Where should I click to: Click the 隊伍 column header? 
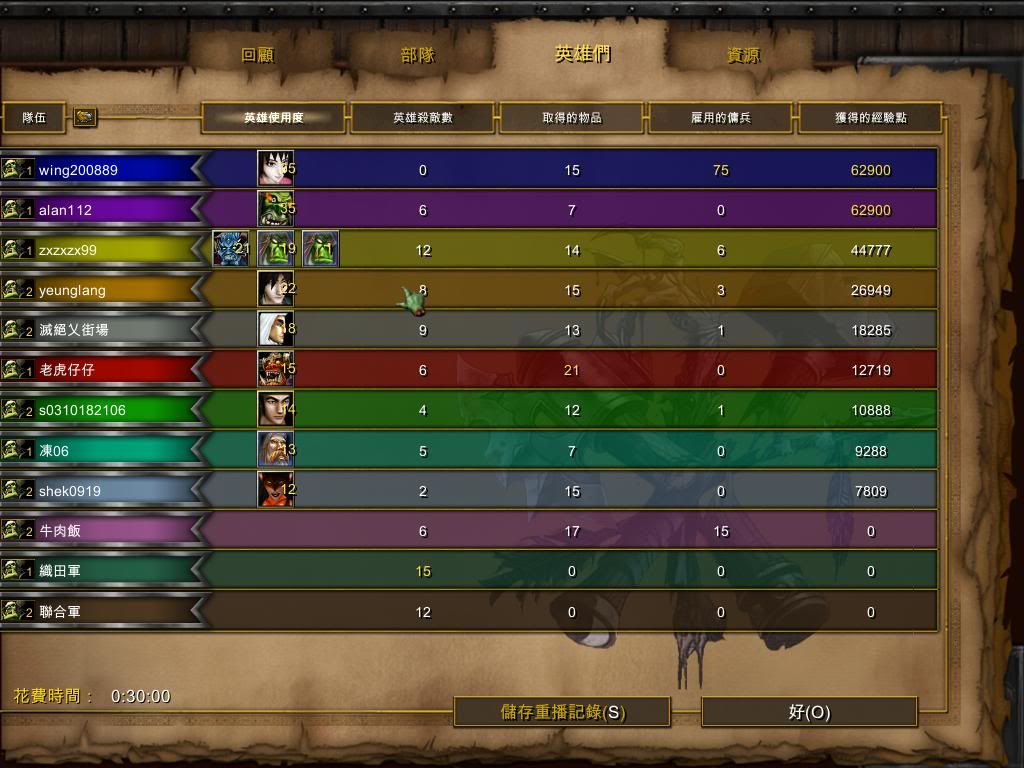[x=35, y=118]
